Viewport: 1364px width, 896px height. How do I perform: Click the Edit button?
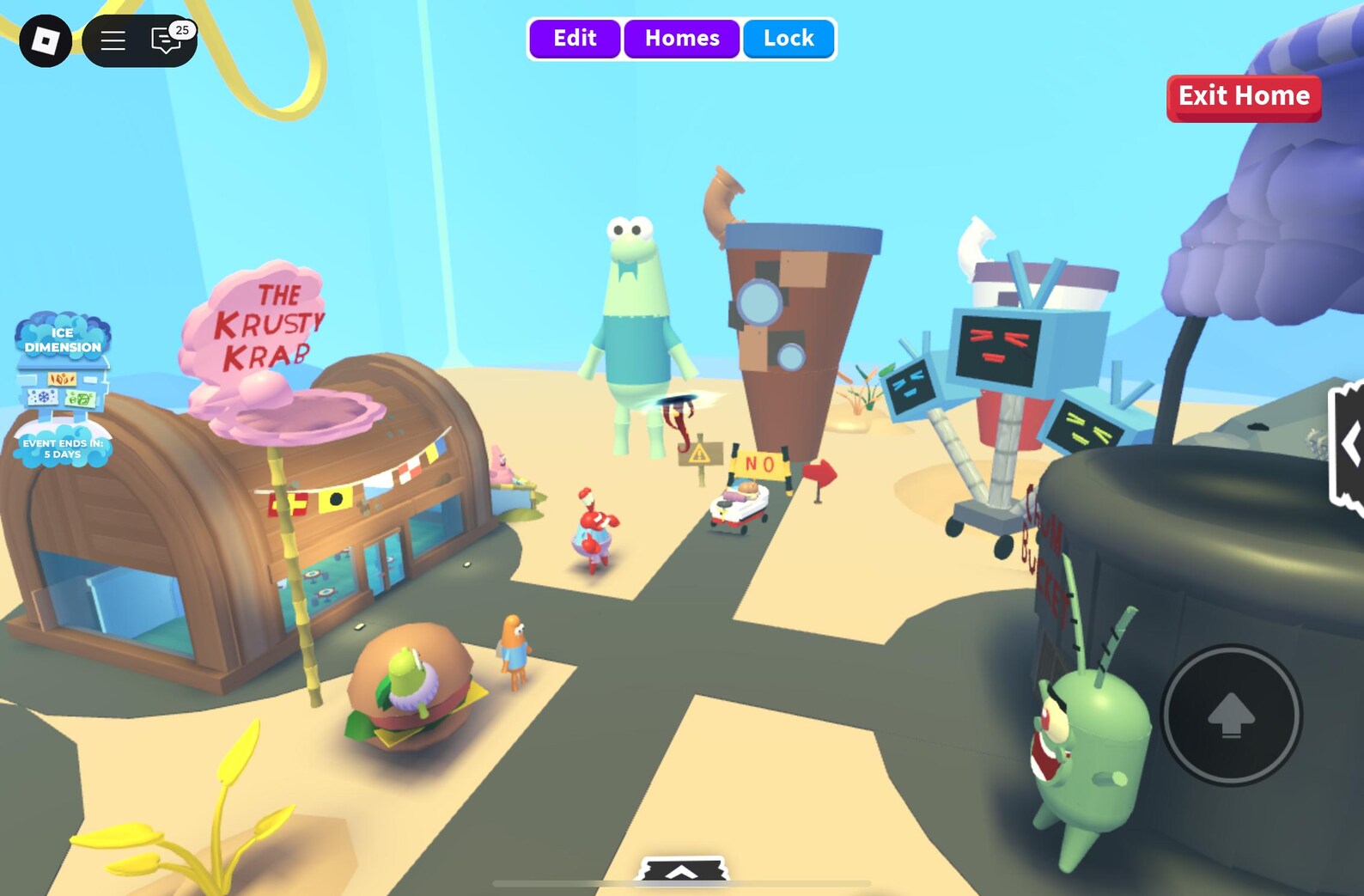(574, 38)
